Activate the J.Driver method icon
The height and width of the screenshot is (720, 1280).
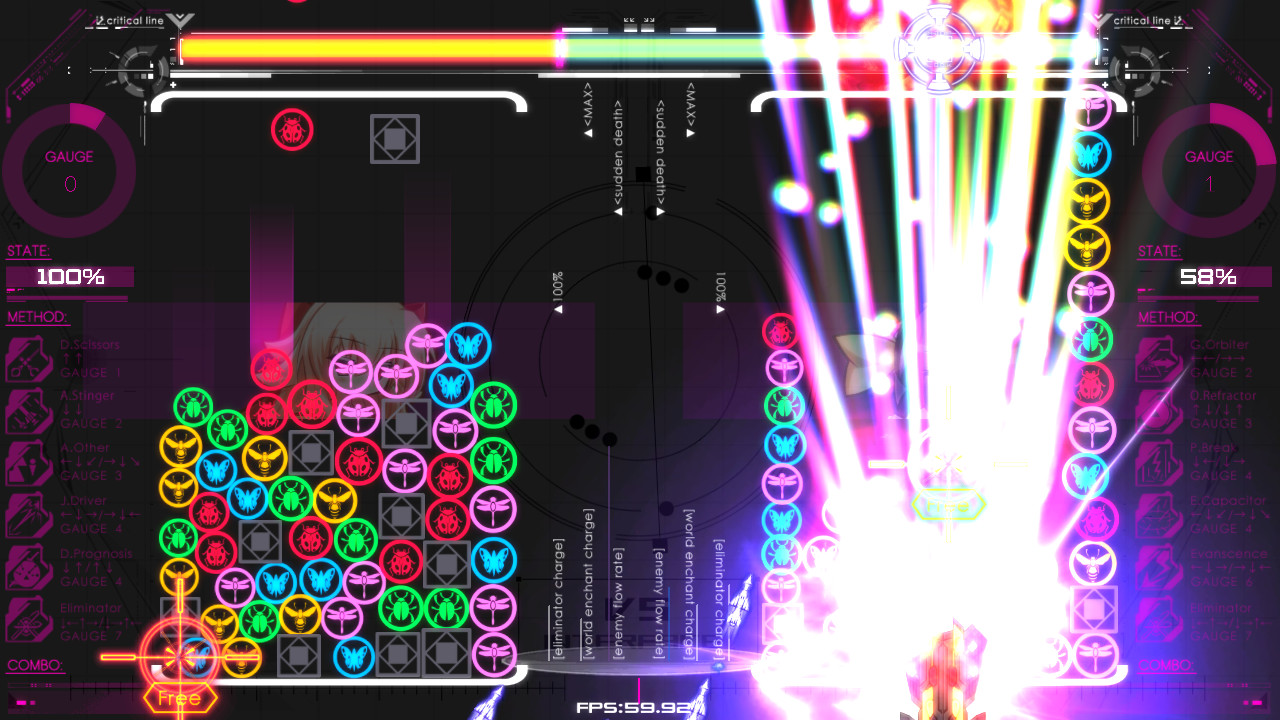pos(27,515)
